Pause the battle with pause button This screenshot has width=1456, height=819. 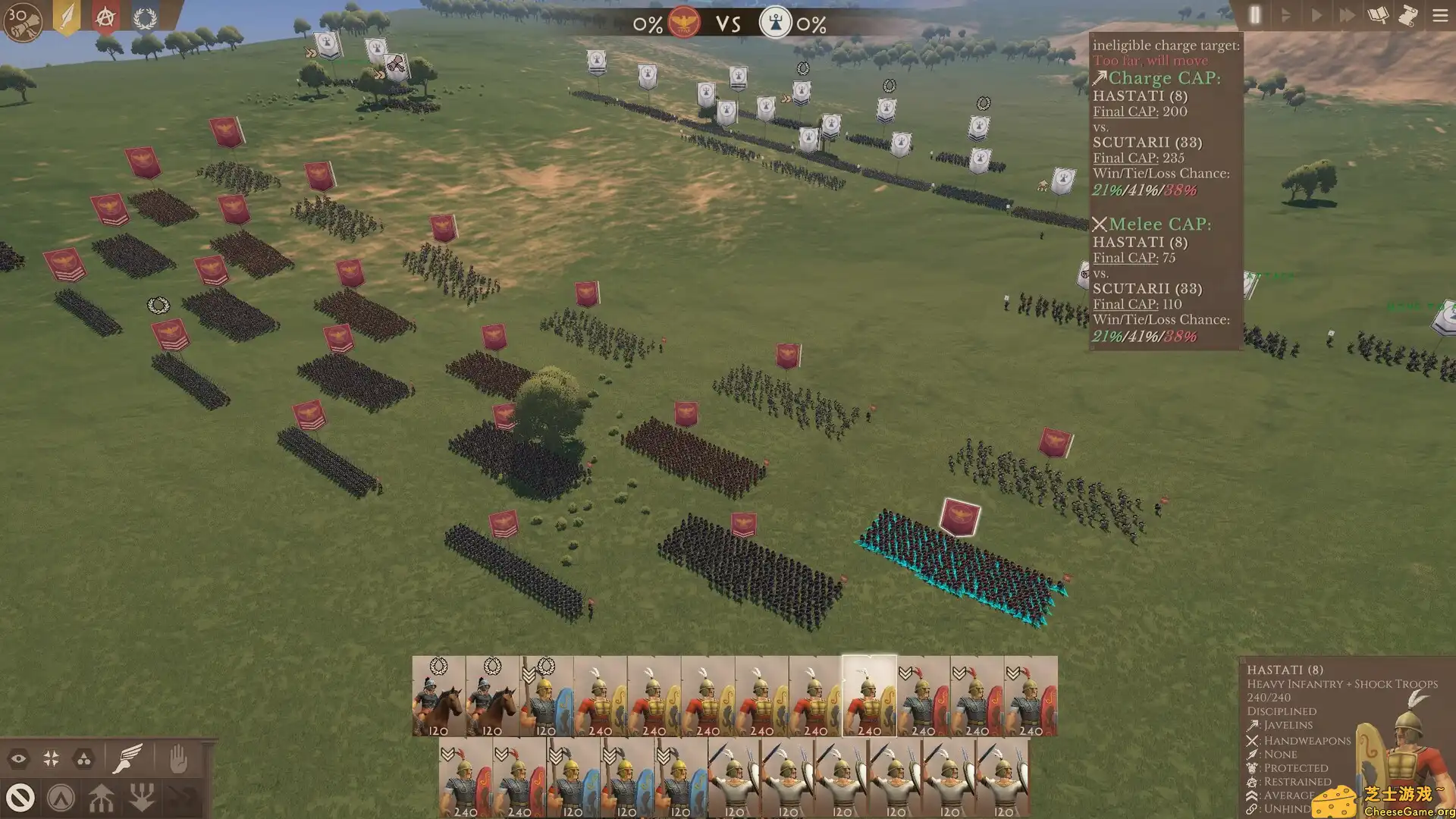click(1254, 15)
